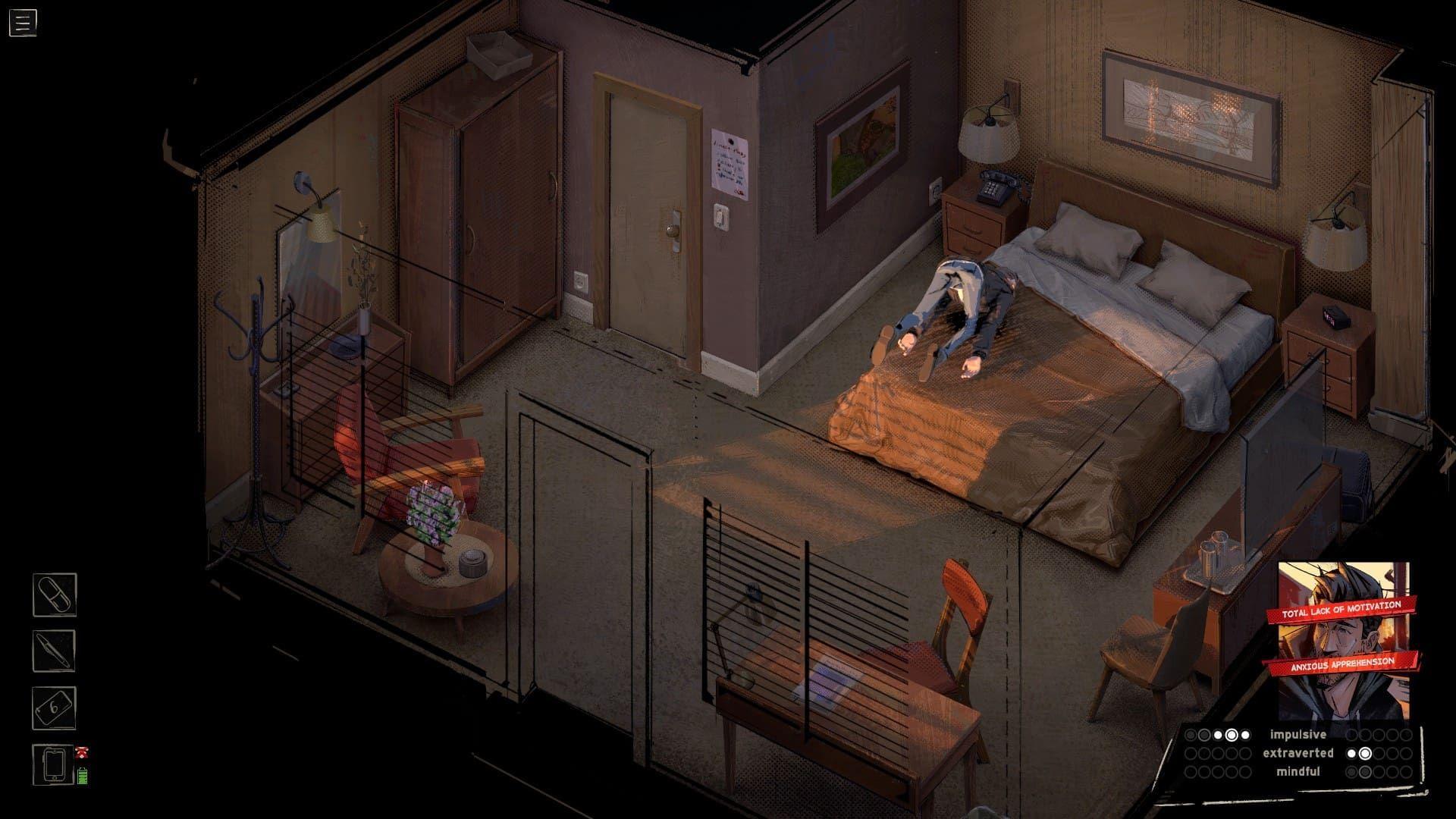Image resolution: width=1456 pixels, height=819 pixels.
Task: Open the pills inventory icon
Action: click(x=55, y=596)
